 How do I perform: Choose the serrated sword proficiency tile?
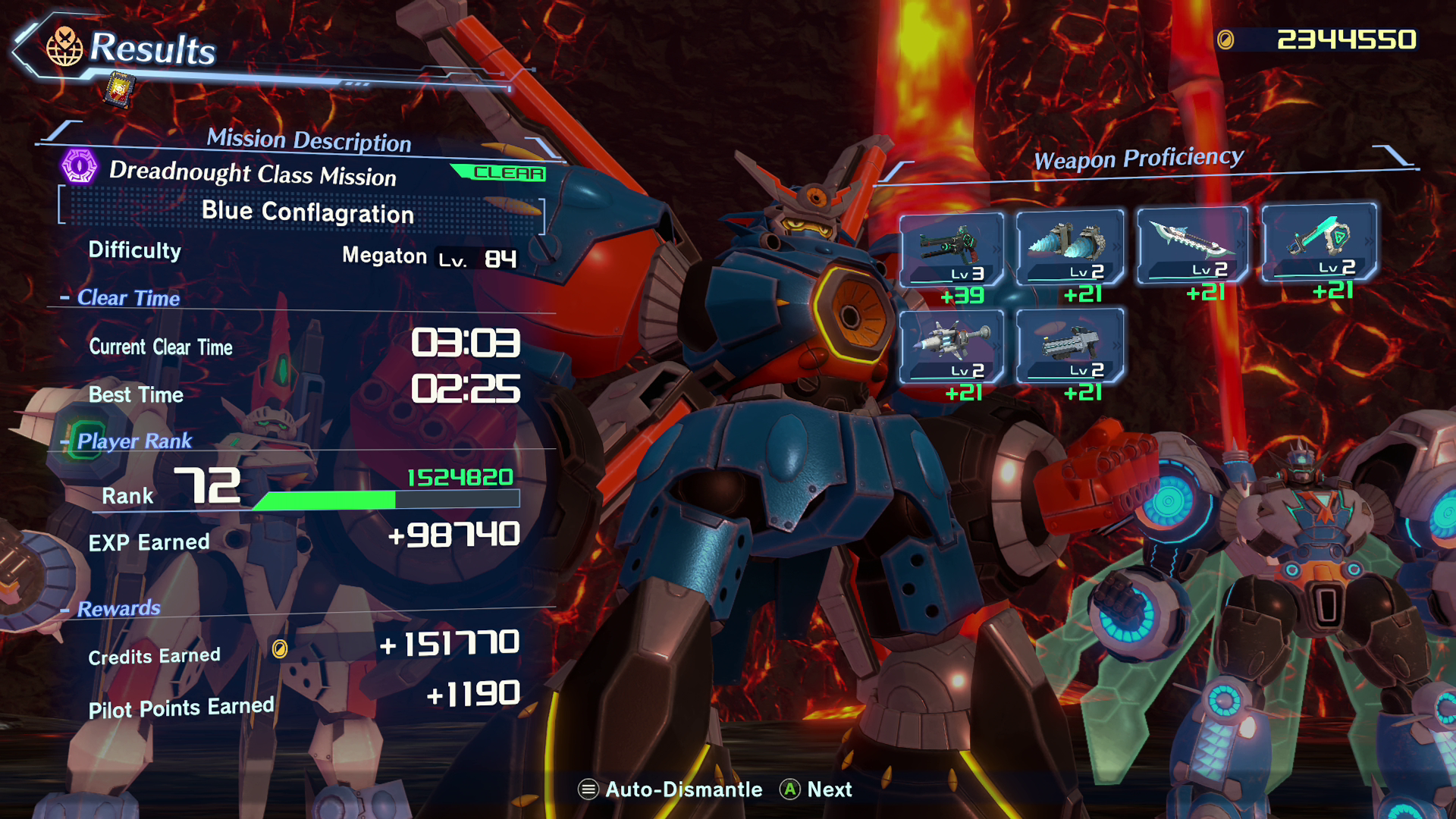click(1192, 245)
